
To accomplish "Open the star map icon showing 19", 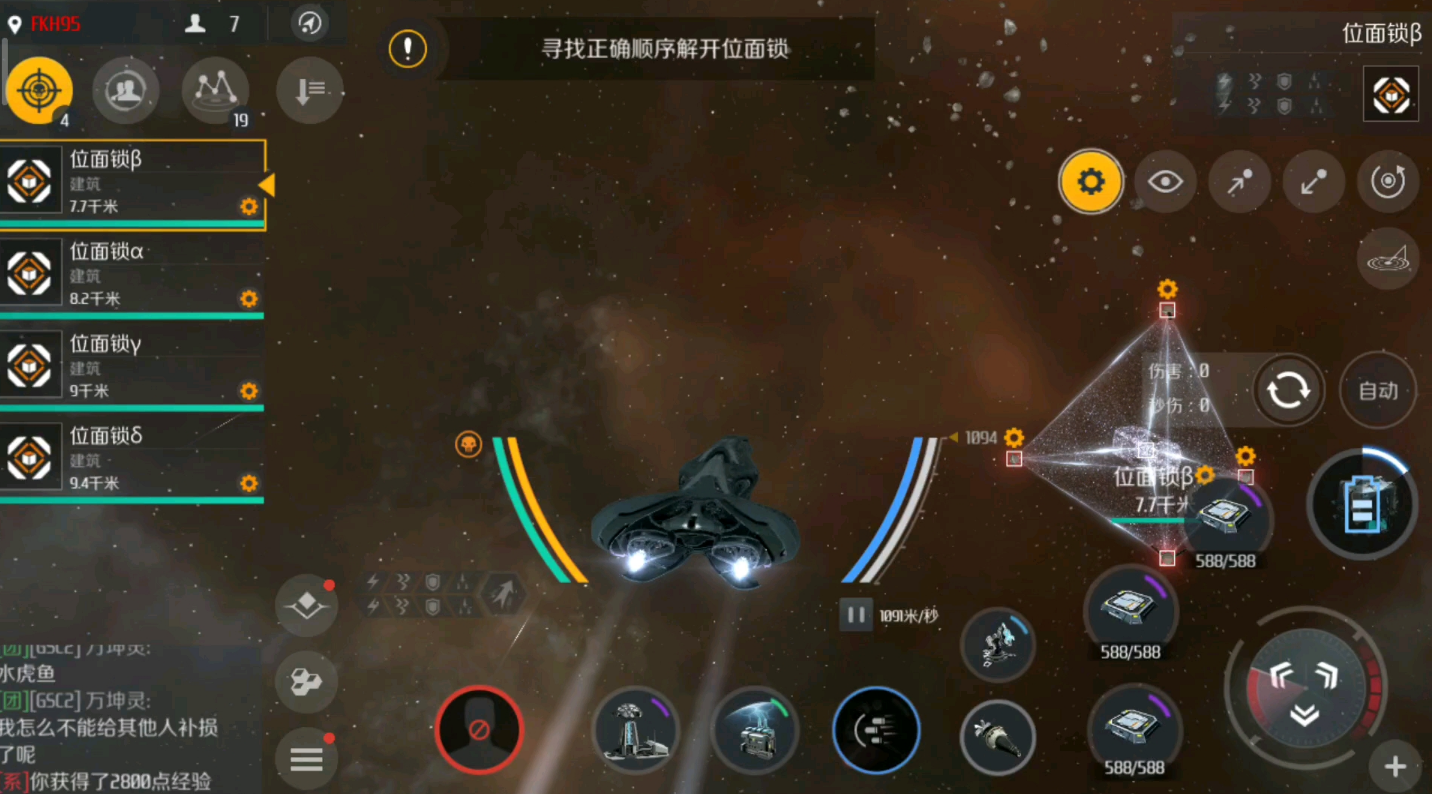I will click(216, 90).
